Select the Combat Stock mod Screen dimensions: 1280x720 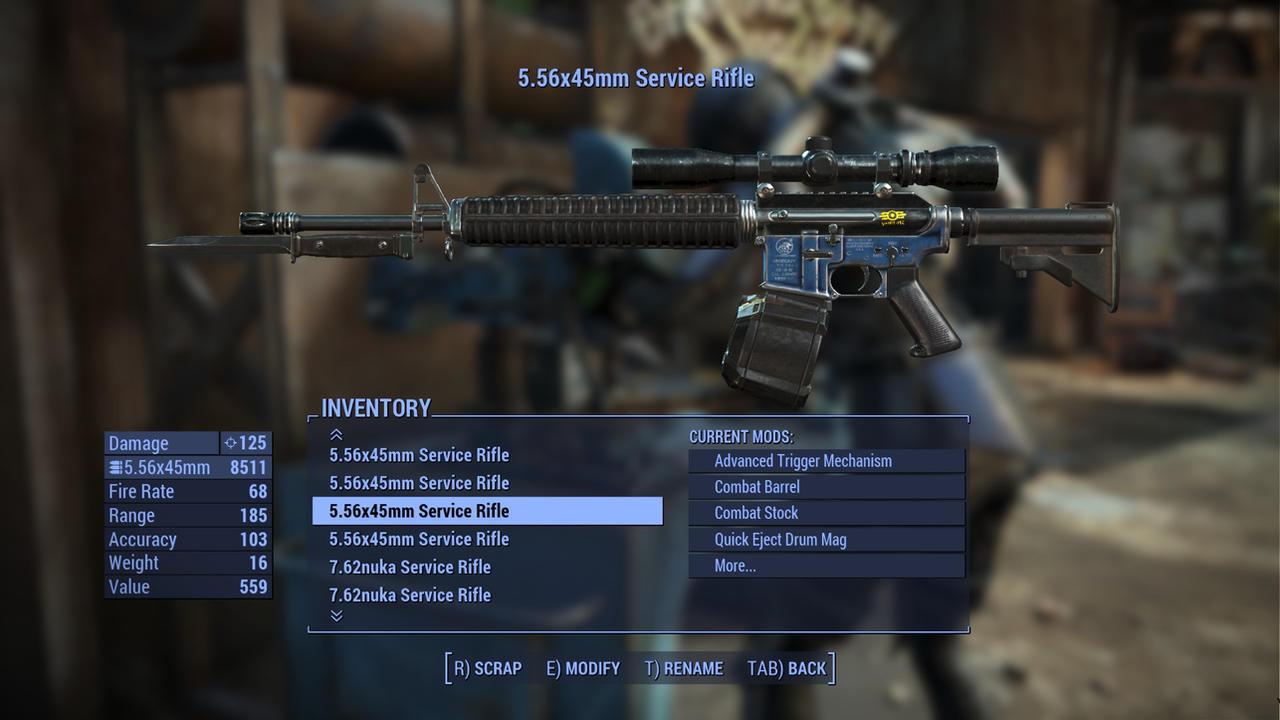tap(826, 513)
